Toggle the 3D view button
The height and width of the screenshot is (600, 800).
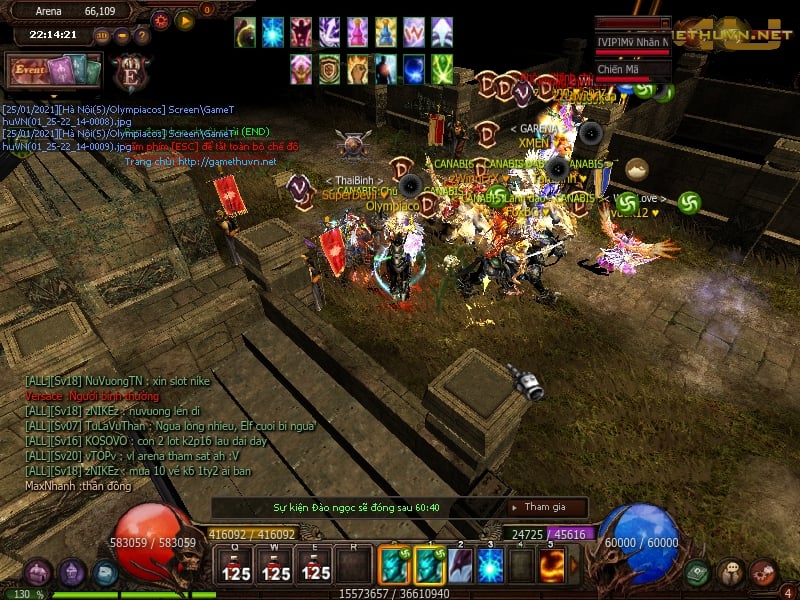click(x=102, y=36)
